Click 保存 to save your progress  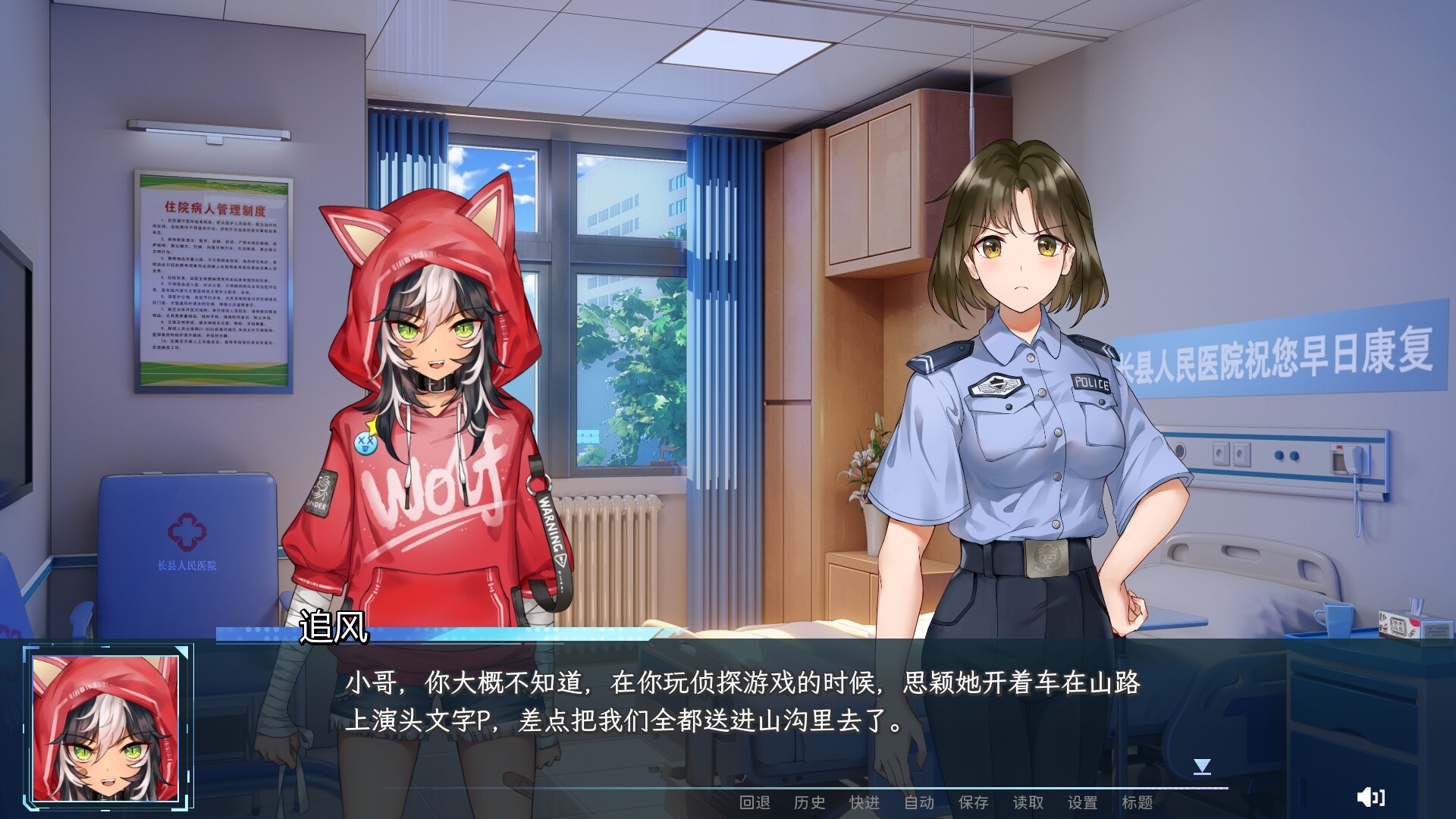(975, 802)
